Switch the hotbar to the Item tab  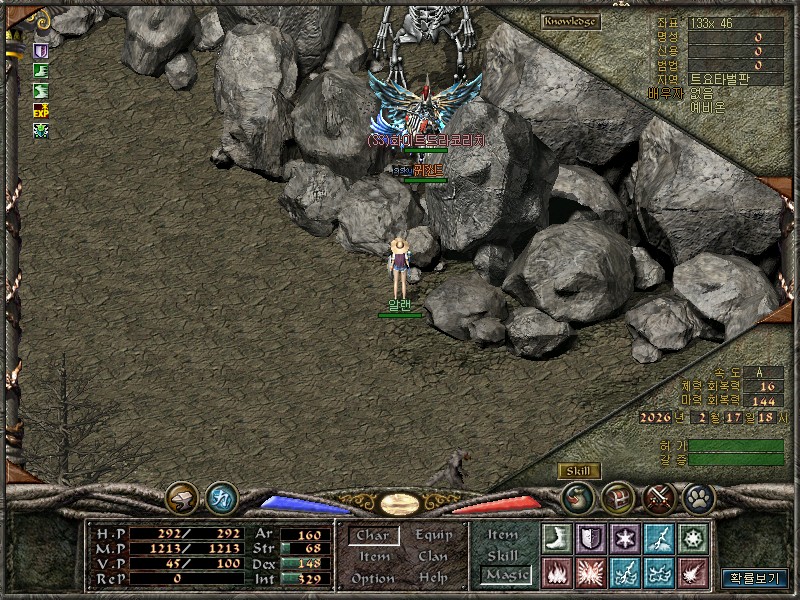[503, 535]
